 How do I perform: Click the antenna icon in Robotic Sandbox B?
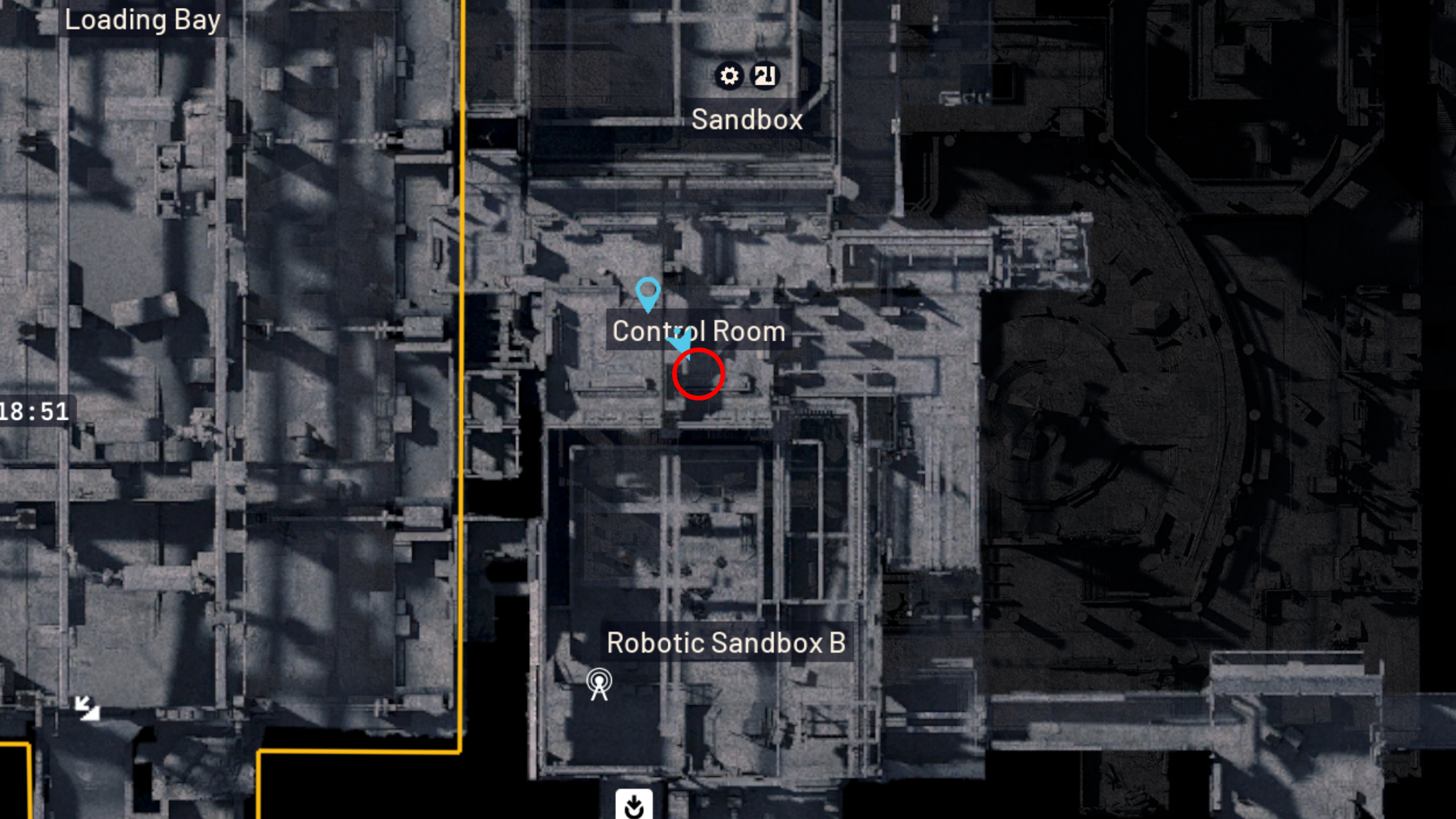599,684
